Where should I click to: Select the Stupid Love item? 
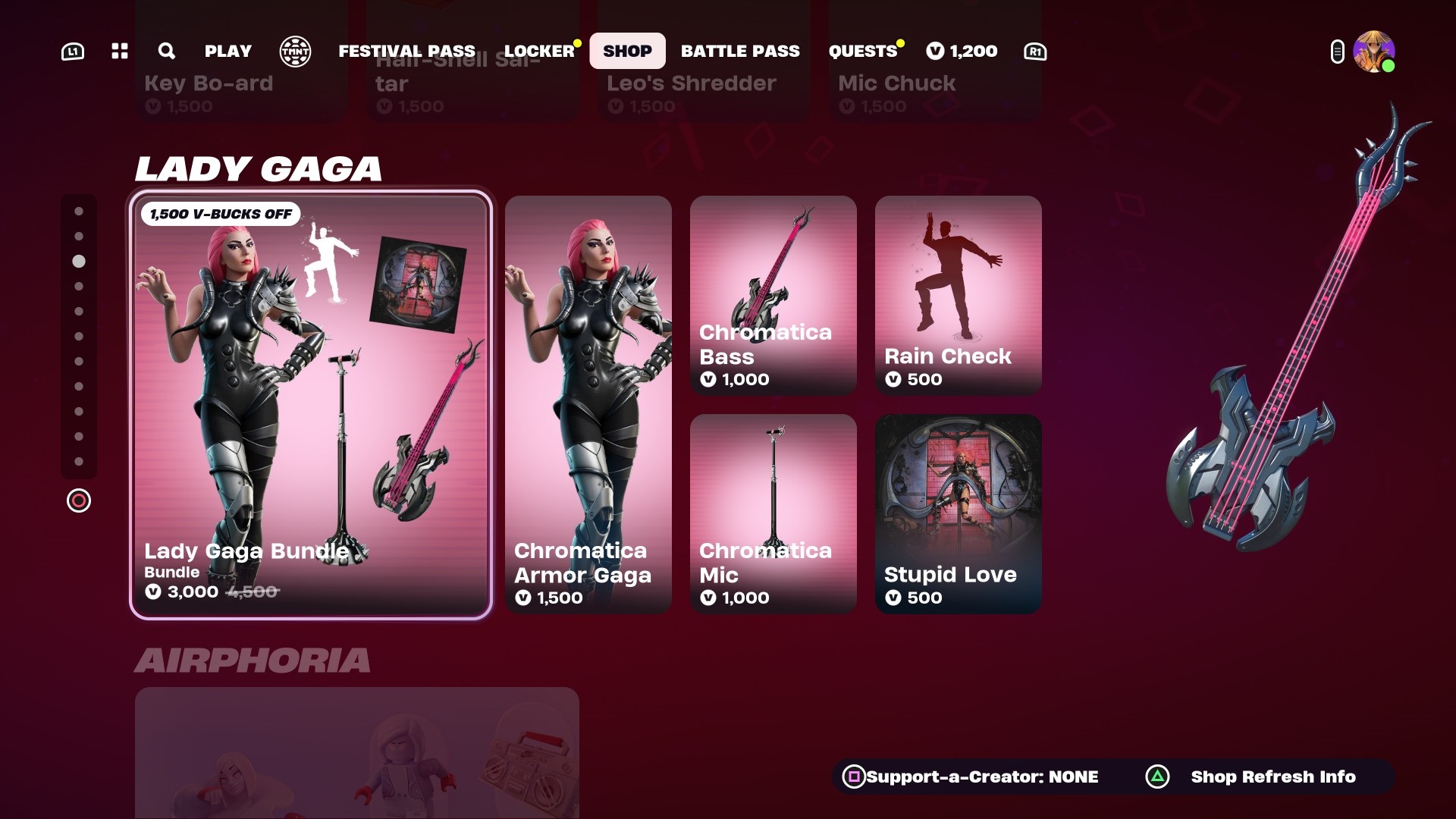[x=958, y=513]
